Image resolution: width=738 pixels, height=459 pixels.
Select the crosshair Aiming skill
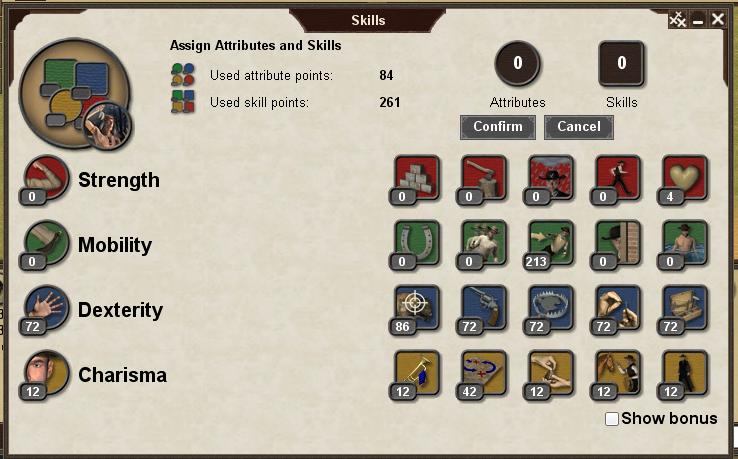coord(418,308)
